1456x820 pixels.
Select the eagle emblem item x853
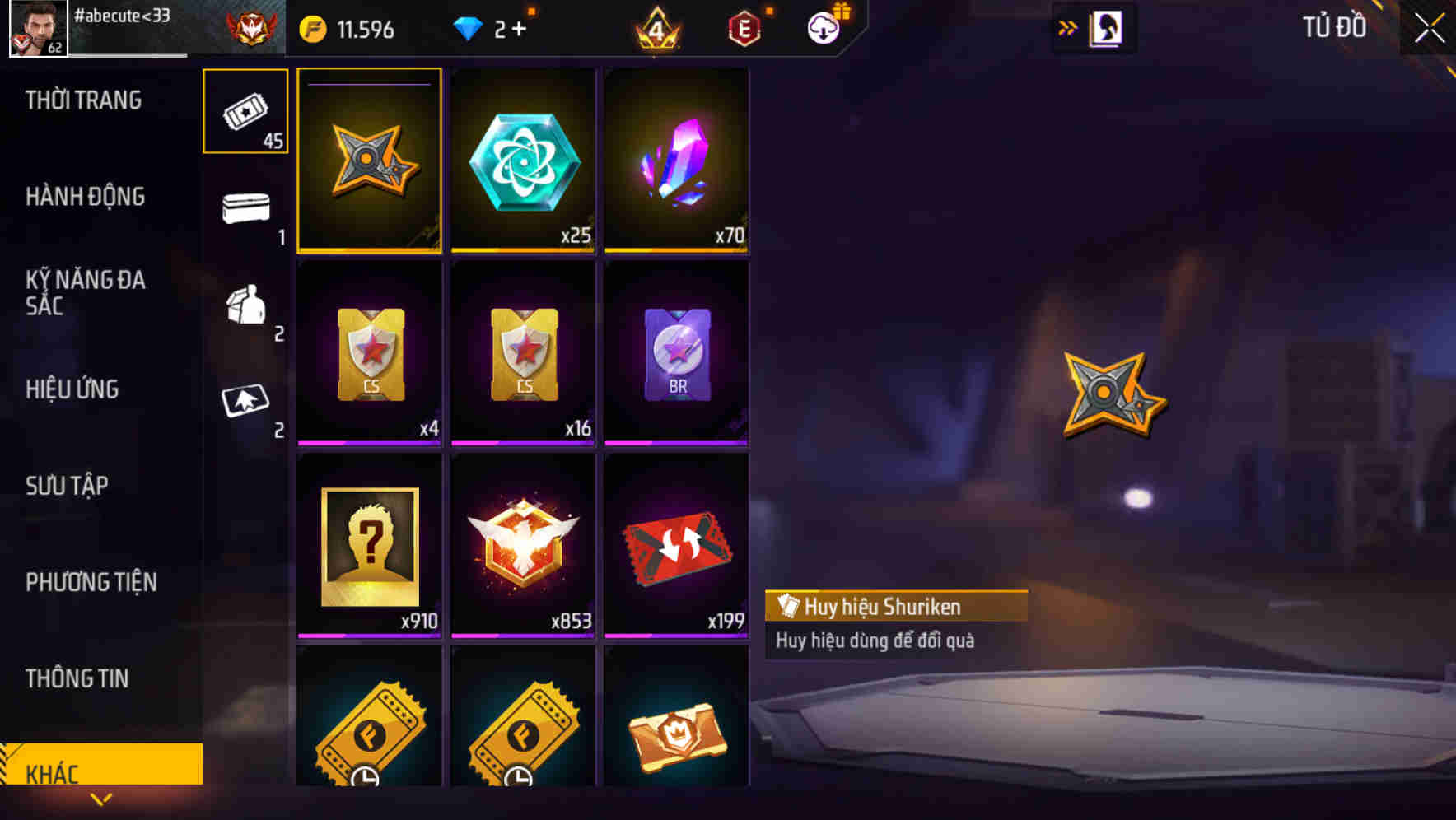tap(523, 545)
